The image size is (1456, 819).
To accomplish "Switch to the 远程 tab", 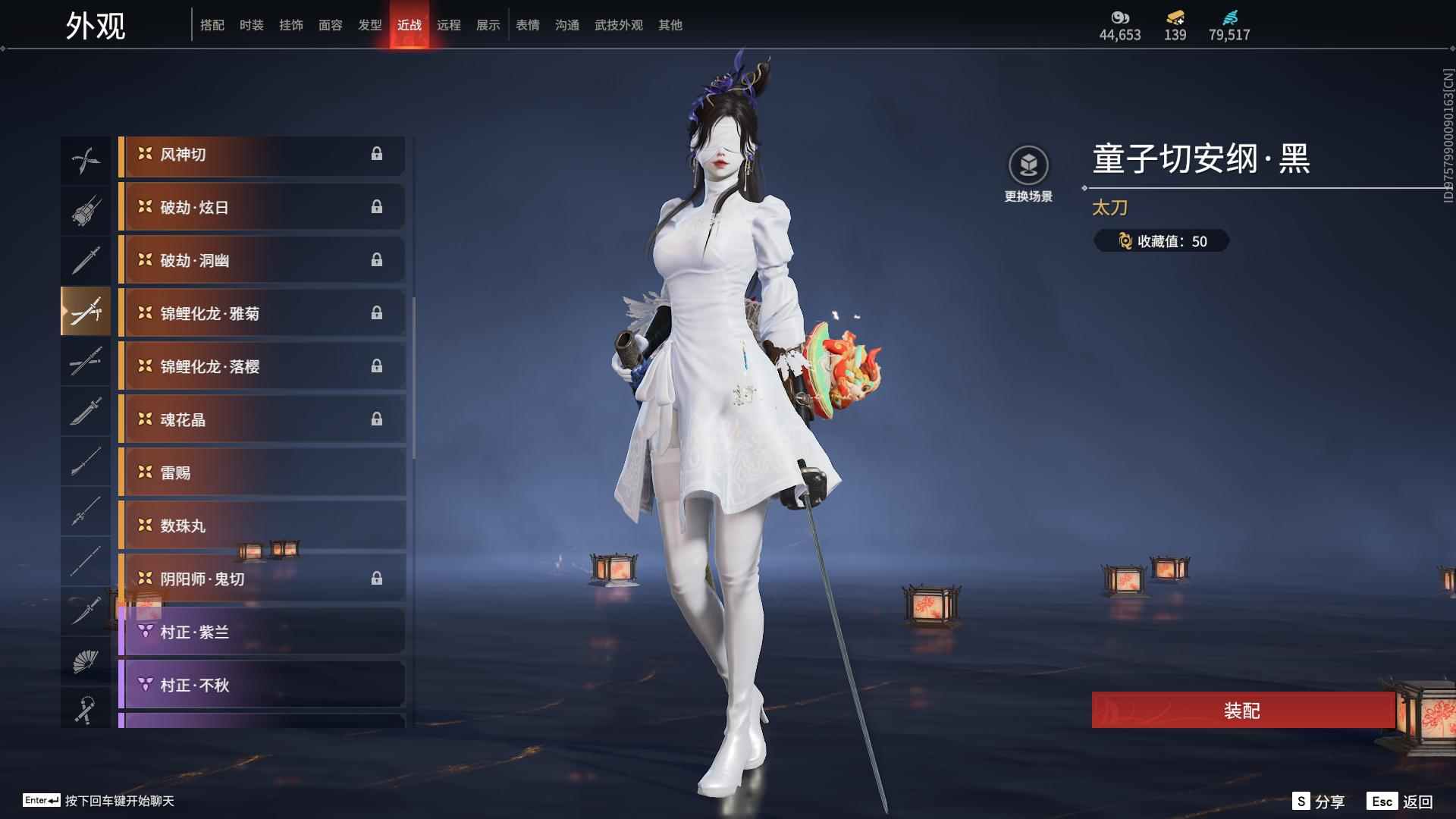I will point(448,25).
